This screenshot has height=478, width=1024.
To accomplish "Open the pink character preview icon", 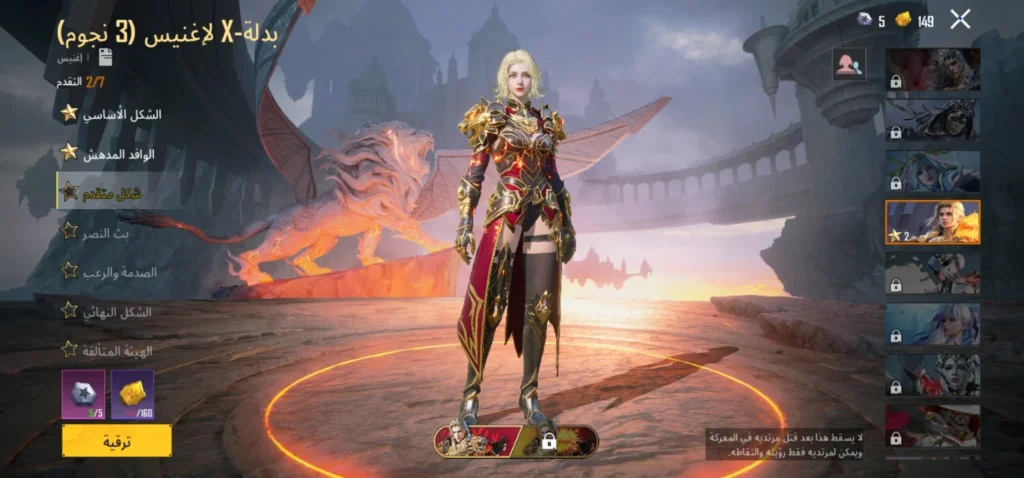I will pos(849,65).
